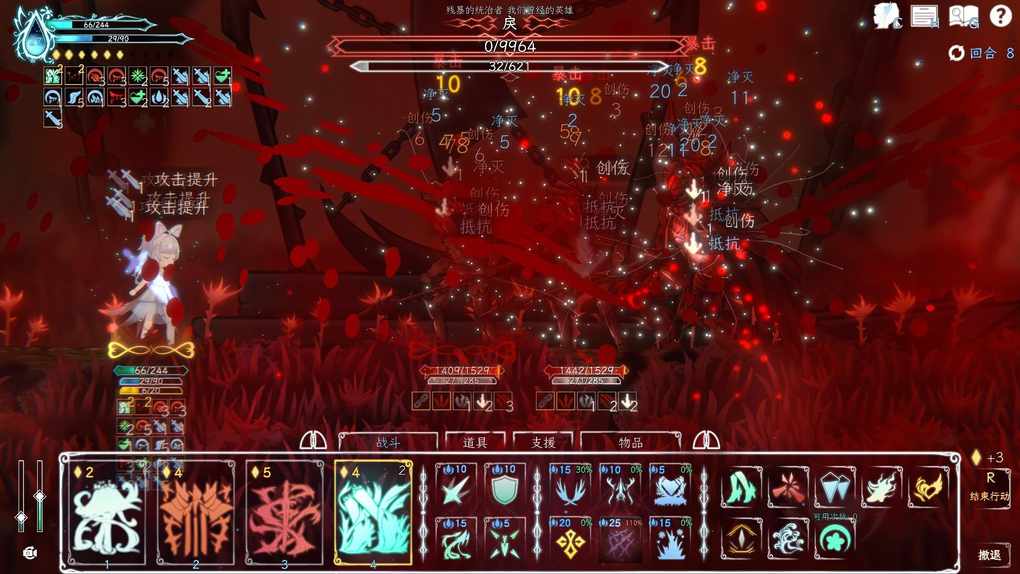
Task: Open the book with magnifier encyclopedia icon
Action: (963, 16)
